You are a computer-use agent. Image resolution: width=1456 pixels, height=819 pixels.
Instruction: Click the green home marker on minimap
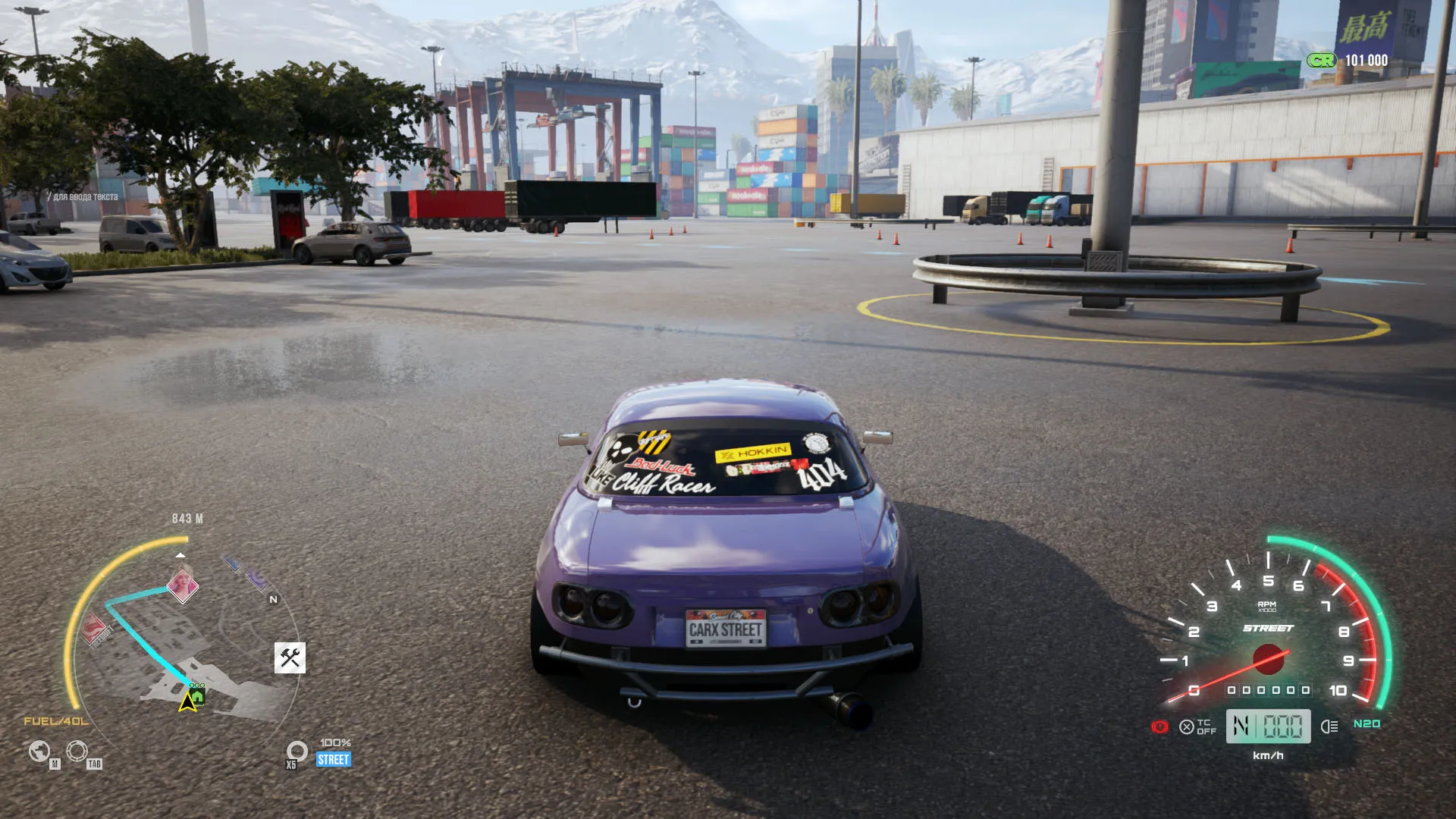197,694
